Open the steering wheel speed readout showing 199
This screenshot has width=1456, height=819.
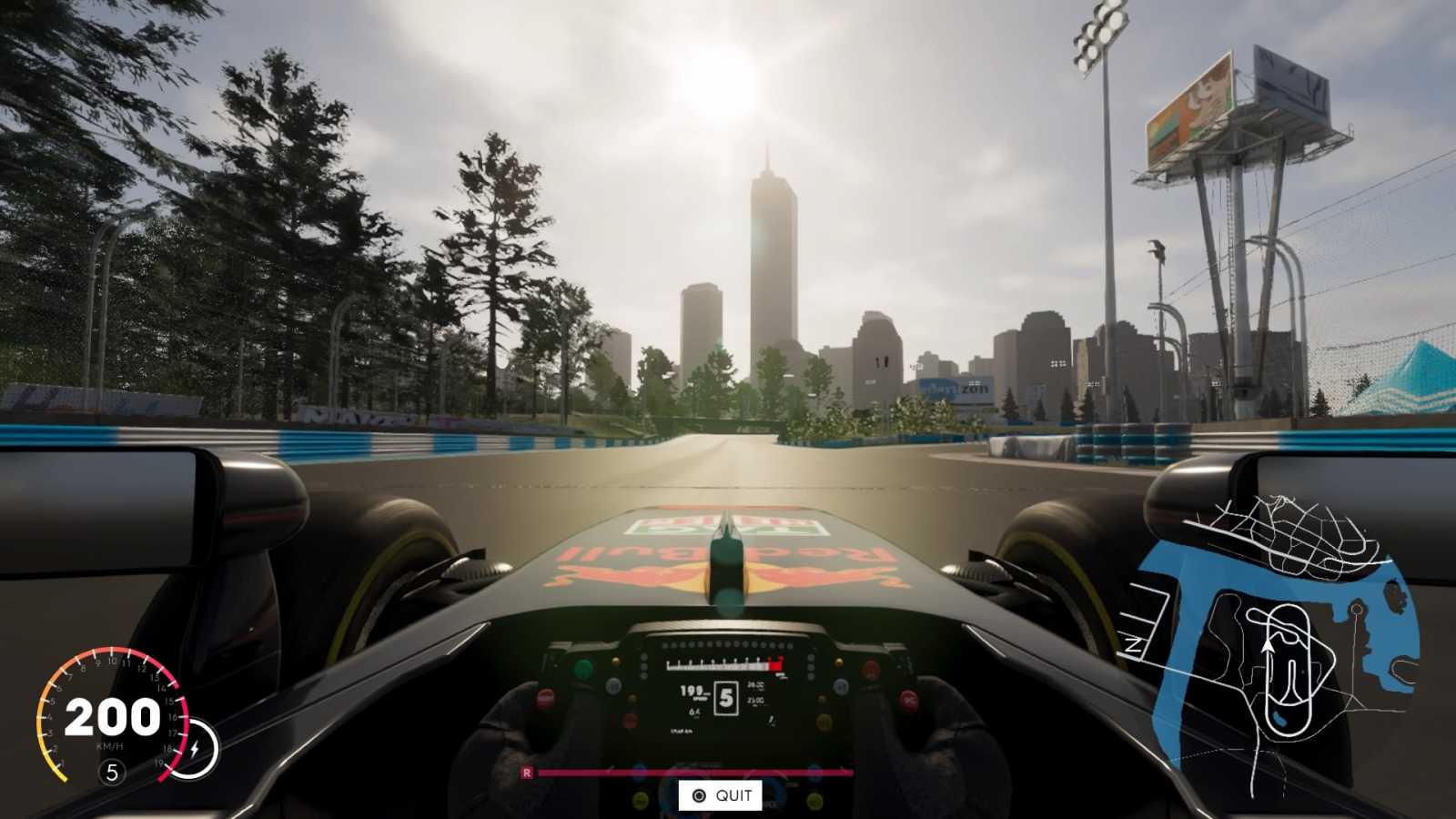pos(693,692)
